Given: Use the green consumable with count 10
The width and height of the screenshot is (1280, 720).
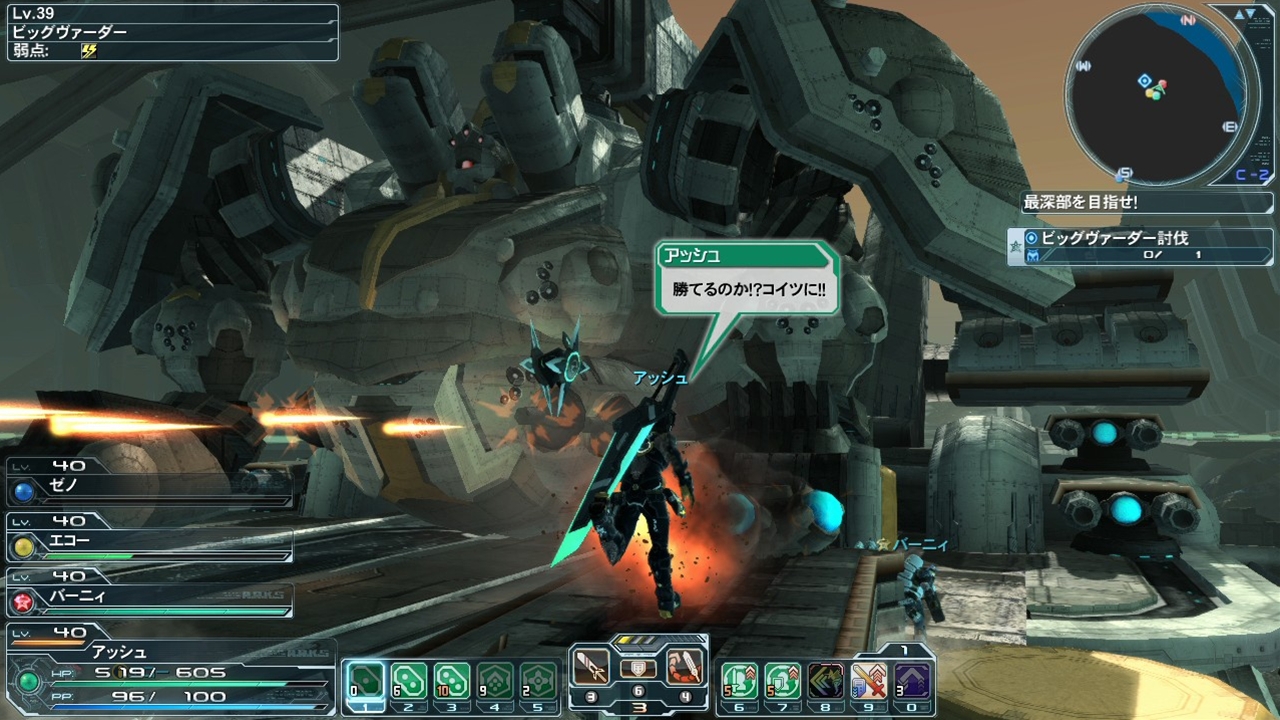Looking at the screenshot, I should pos(452,681).
